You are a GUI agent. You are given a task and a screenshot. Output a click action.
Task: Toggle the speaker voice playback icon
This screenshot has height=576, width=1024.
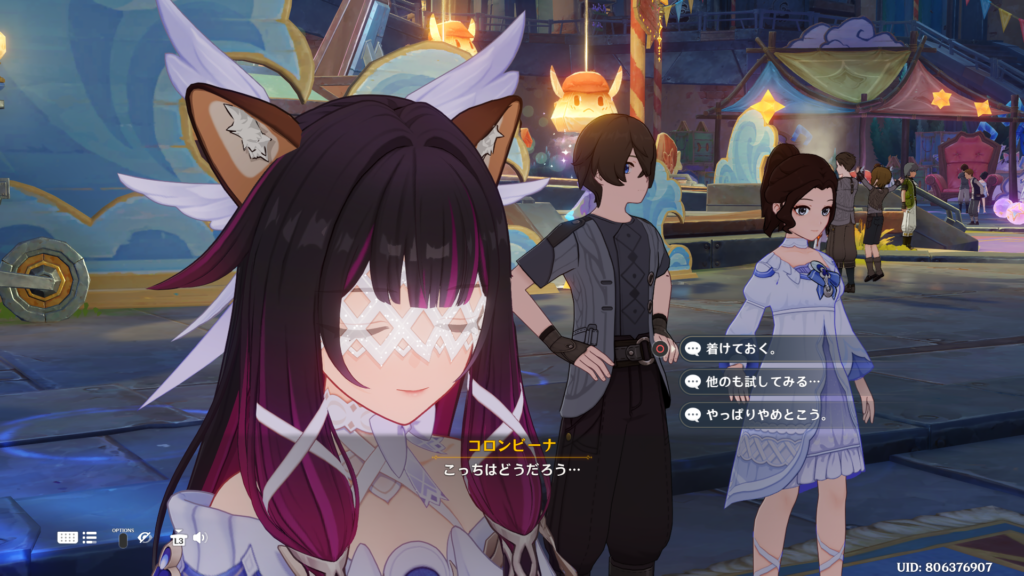199,538
